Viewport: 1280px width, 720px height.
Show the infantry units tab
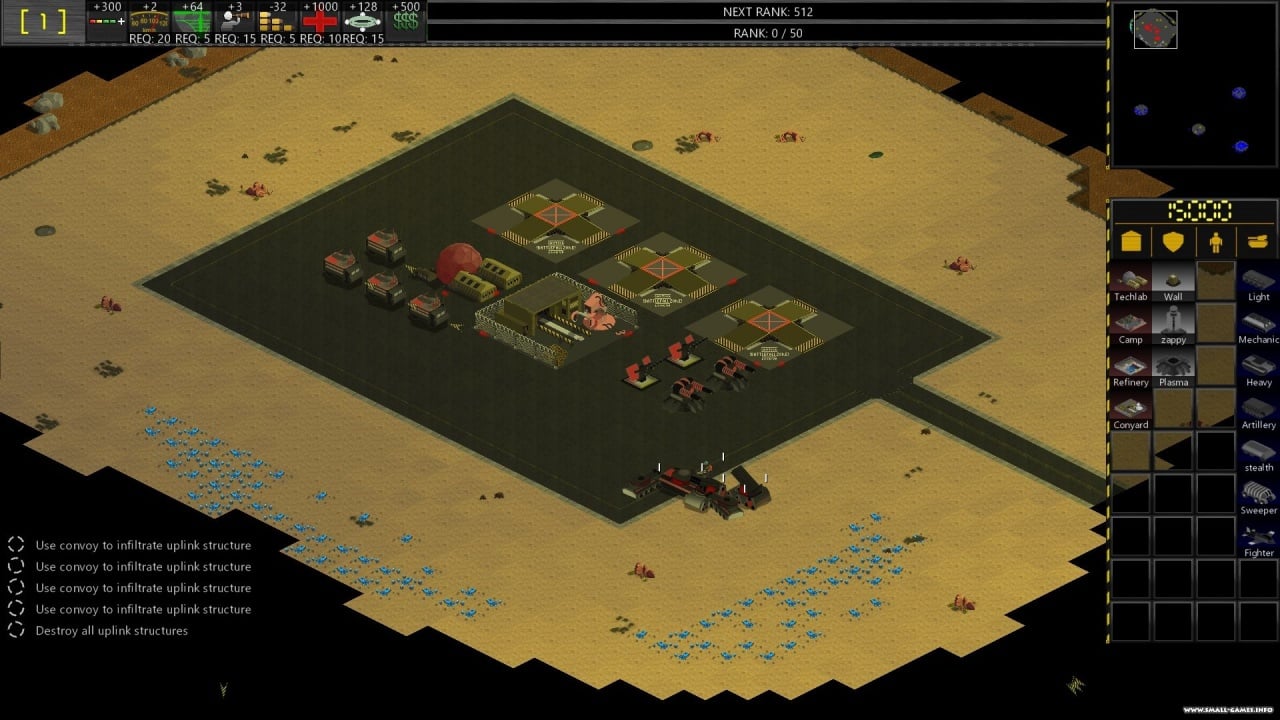[x=1216, y=242]
